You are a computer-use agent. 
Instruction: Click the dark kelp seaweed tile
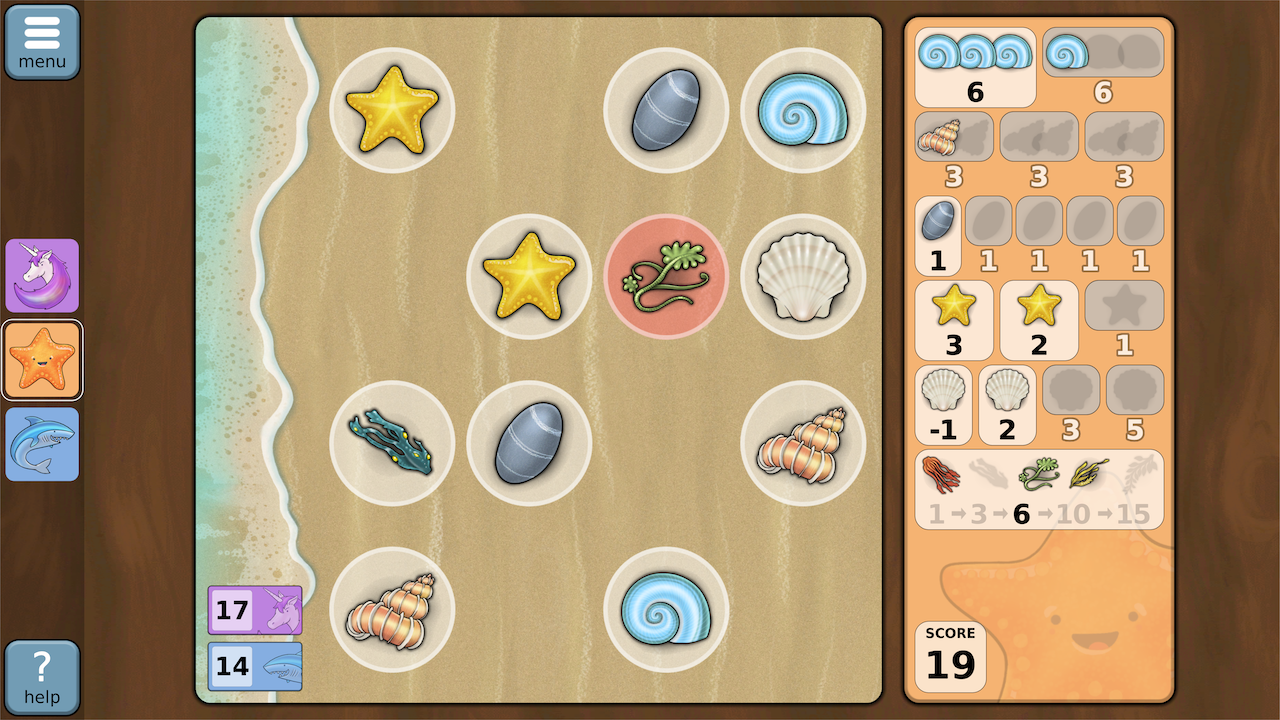(392, 443)
